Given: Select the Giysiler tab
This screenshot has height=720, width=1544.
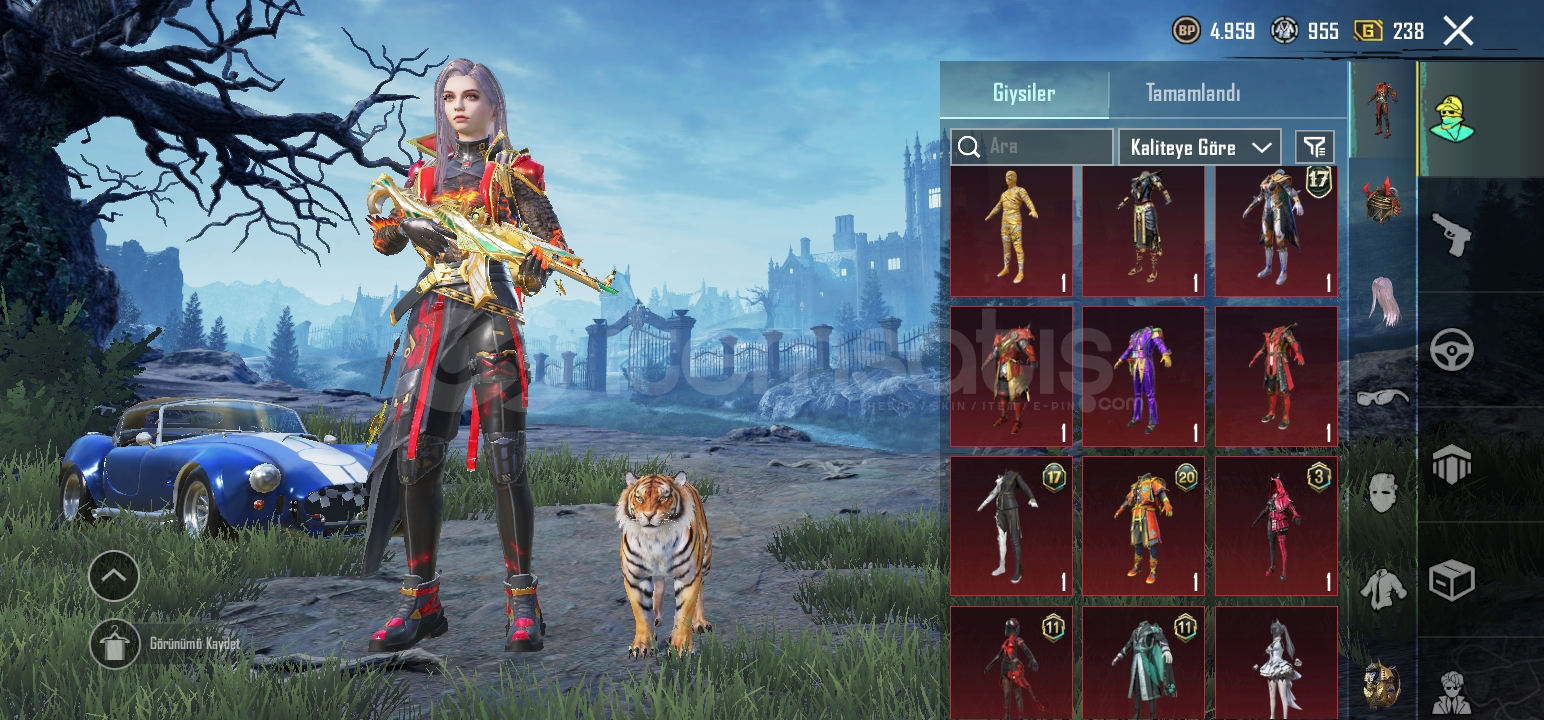Looking at the screenshot, I should [1024, 93].
